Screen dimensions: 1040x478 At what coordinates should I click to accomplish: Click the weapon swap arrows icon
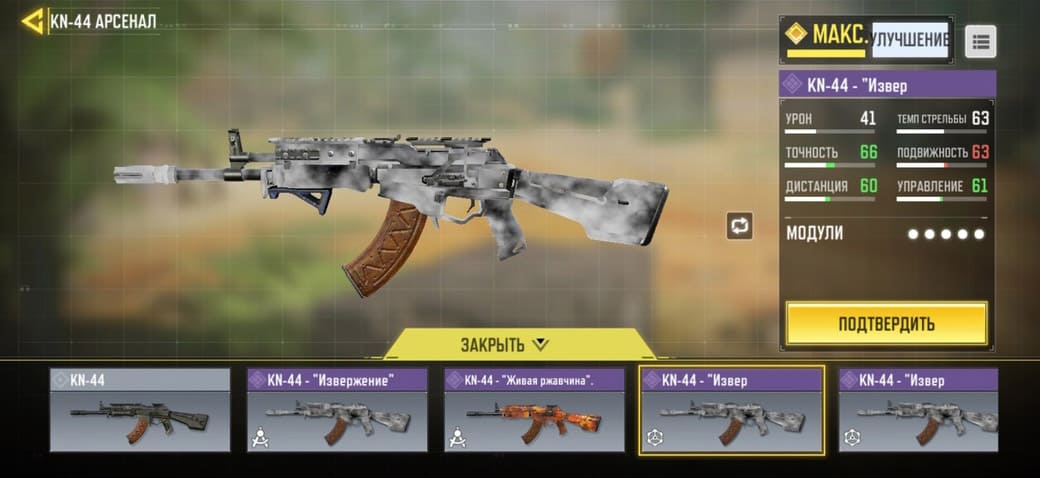click(x=739, y=226)
